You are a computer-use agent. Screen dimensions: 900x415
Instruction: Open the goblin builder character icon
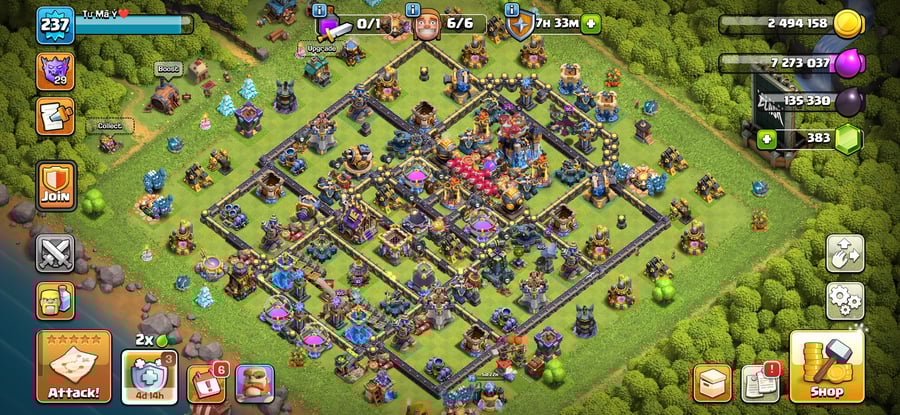[x=254, y=383]
